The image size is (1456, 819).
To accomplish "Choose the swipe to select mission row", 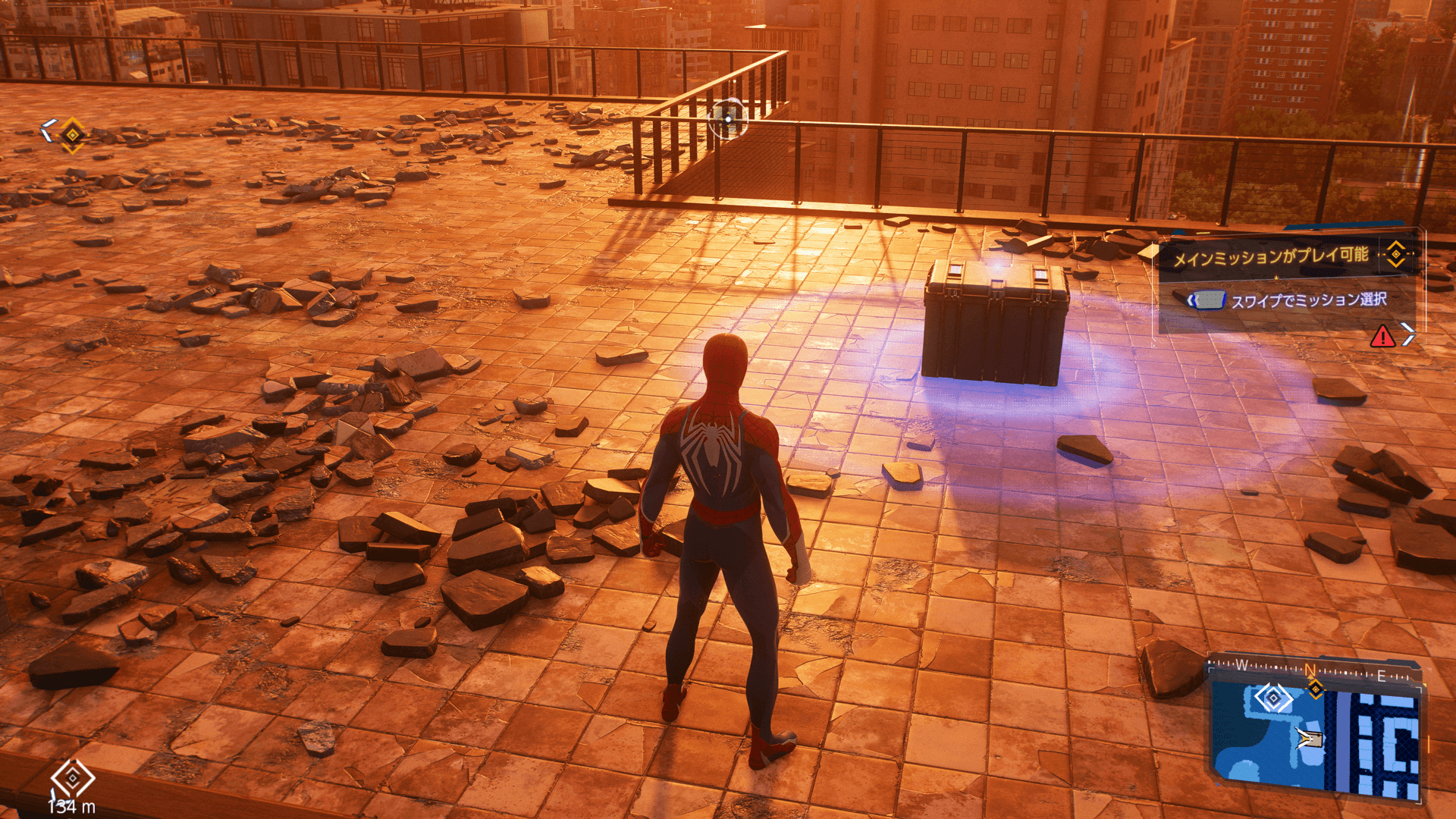I will pos(1289,301).
